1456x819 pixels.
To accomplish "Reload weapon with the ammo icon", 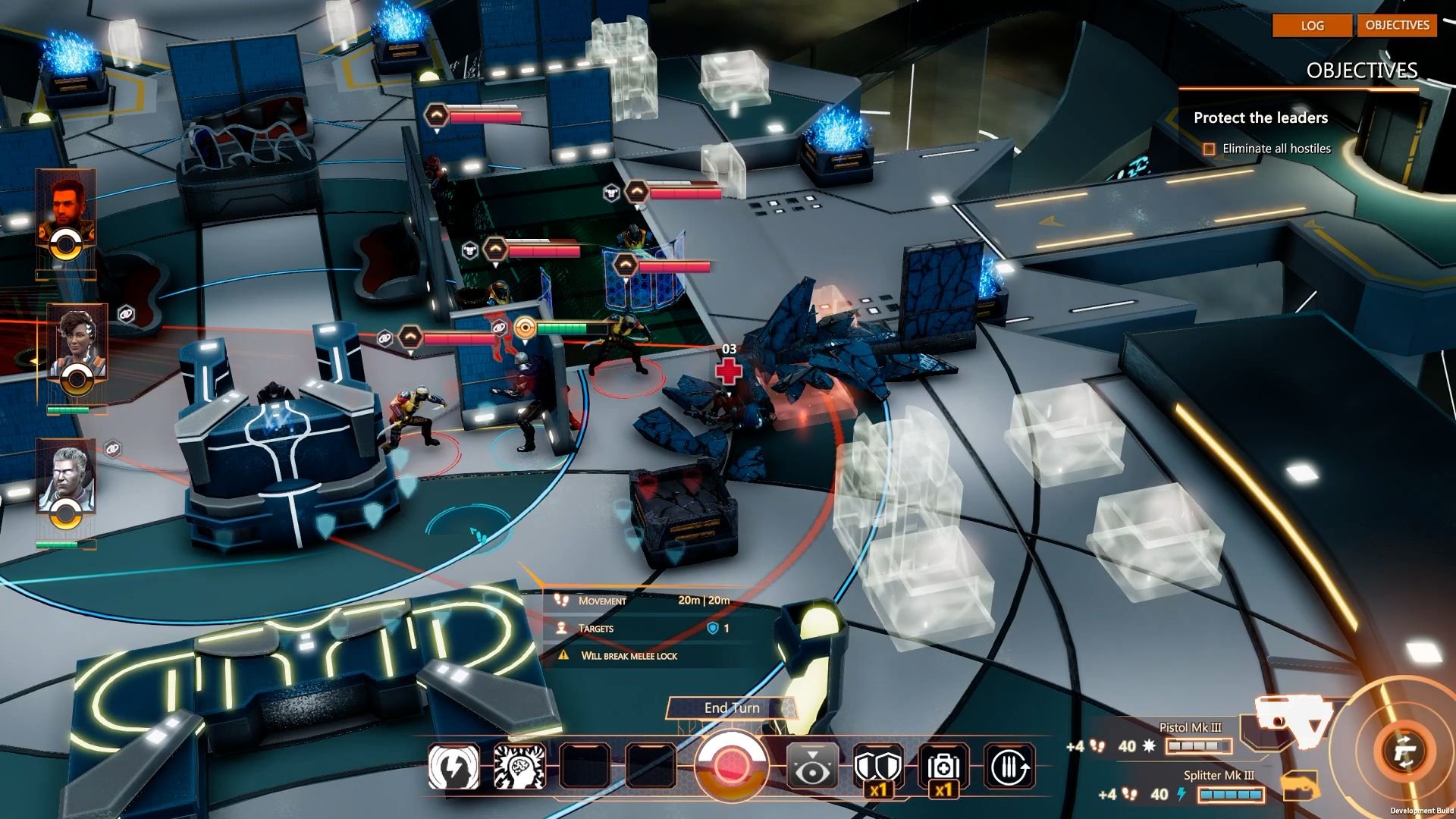I will 1009,767.
